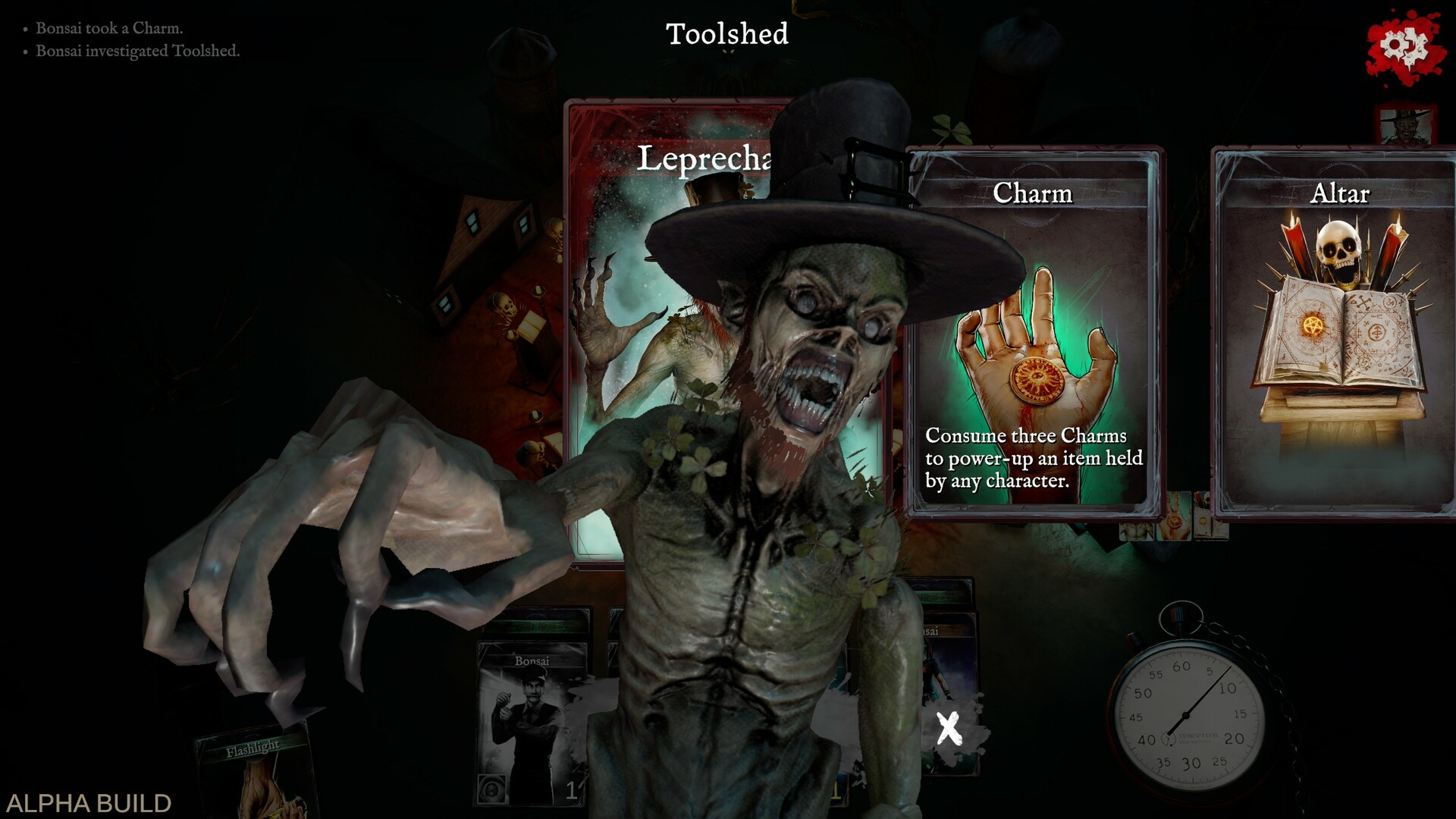Image resolution: width=1456 pixels, height=819 pixels.
Task: Click the small card icon beside the Charm stack
Action: [1204, 521]
